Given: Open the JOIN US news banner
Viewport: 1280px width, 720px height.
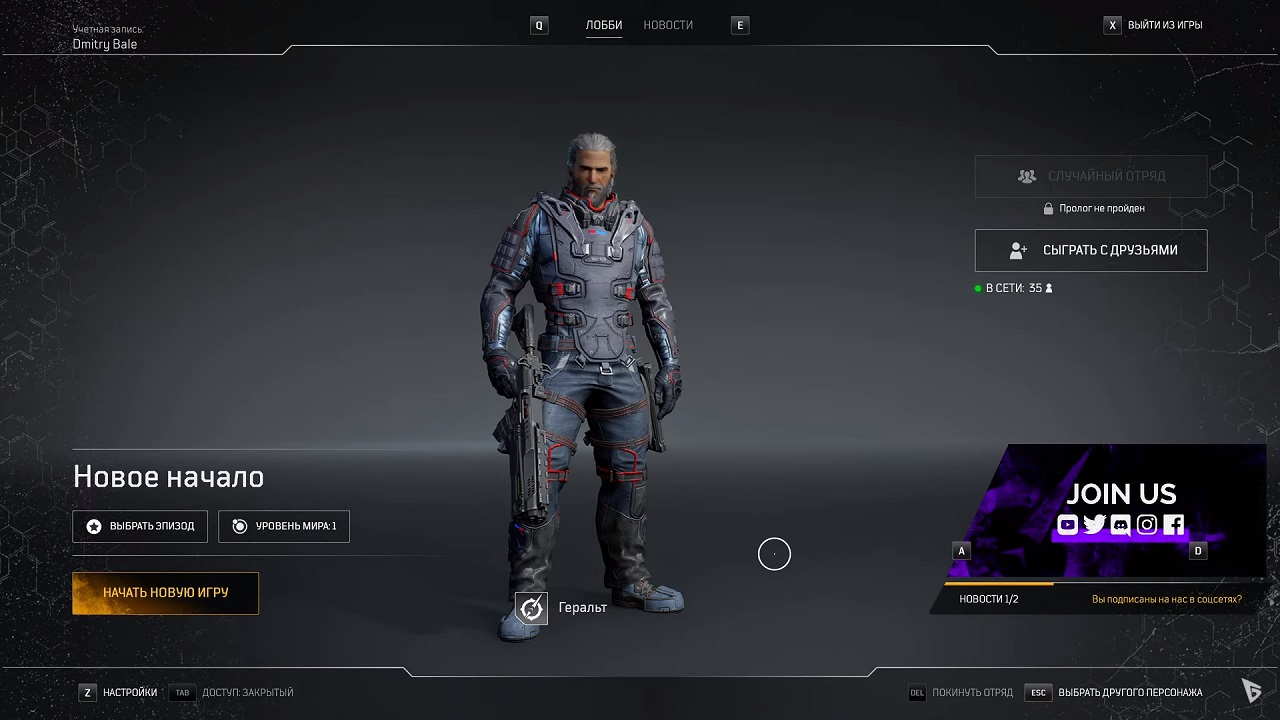Looking at the screenshot, I should tap(1120, 509).
